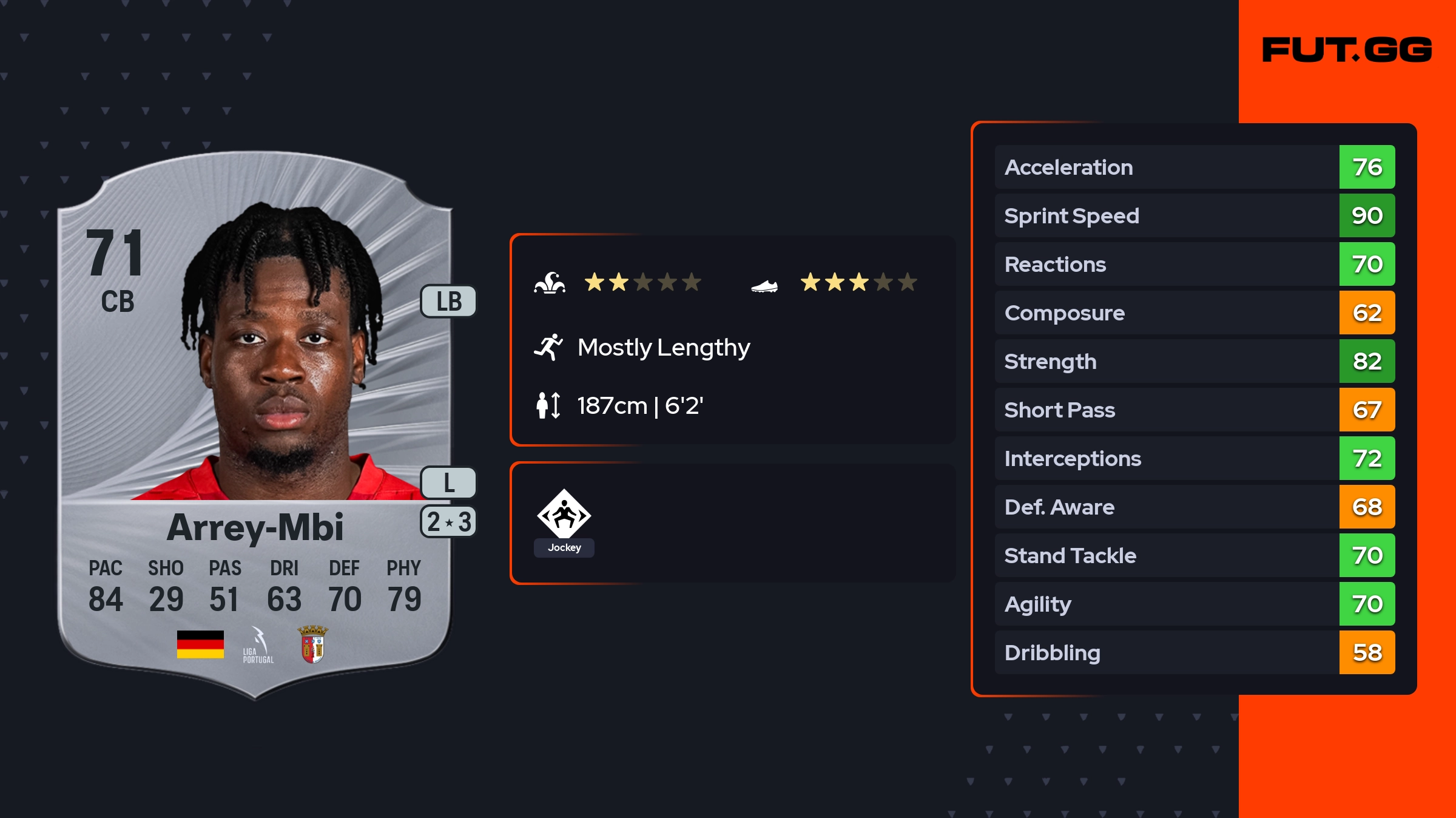Click the Braga club crest on card
Viewport: 1456px width, 818px height.
pyautogui.click(x=312, y=644)
